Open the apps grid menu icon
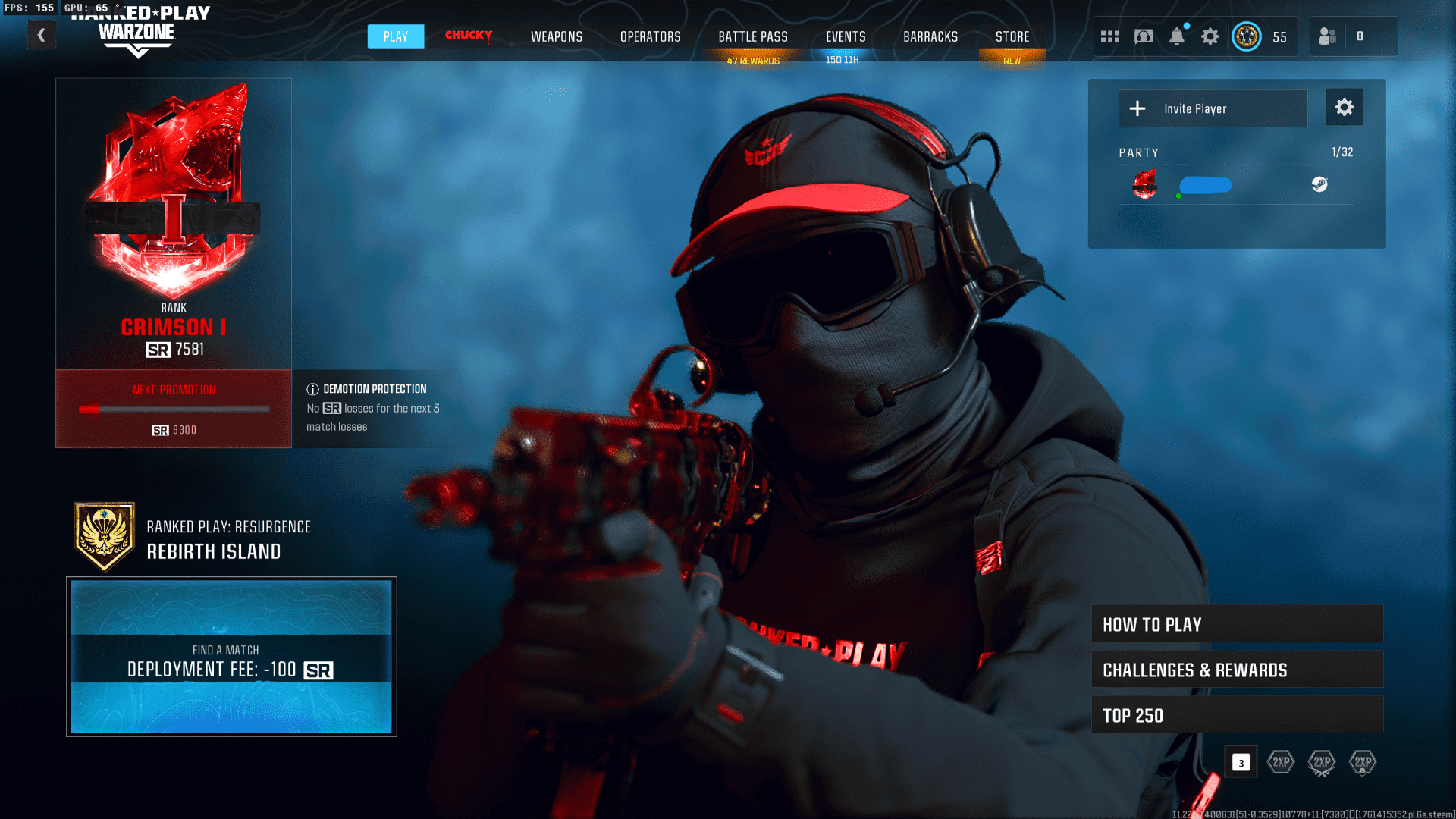This screenshot has width=1456, height=819. [1109, 36]
